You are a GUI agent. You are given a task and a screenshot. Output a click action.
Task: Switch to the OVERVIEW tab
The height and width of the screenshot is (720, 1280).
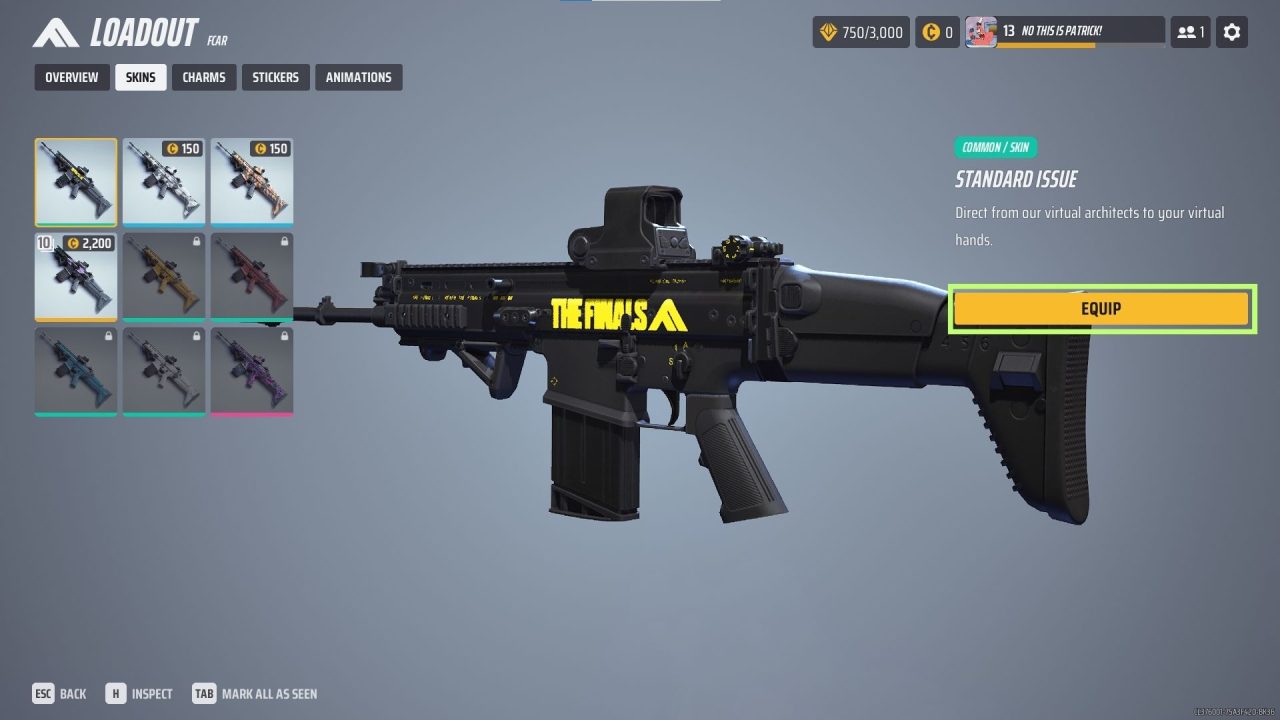point(71,77)
